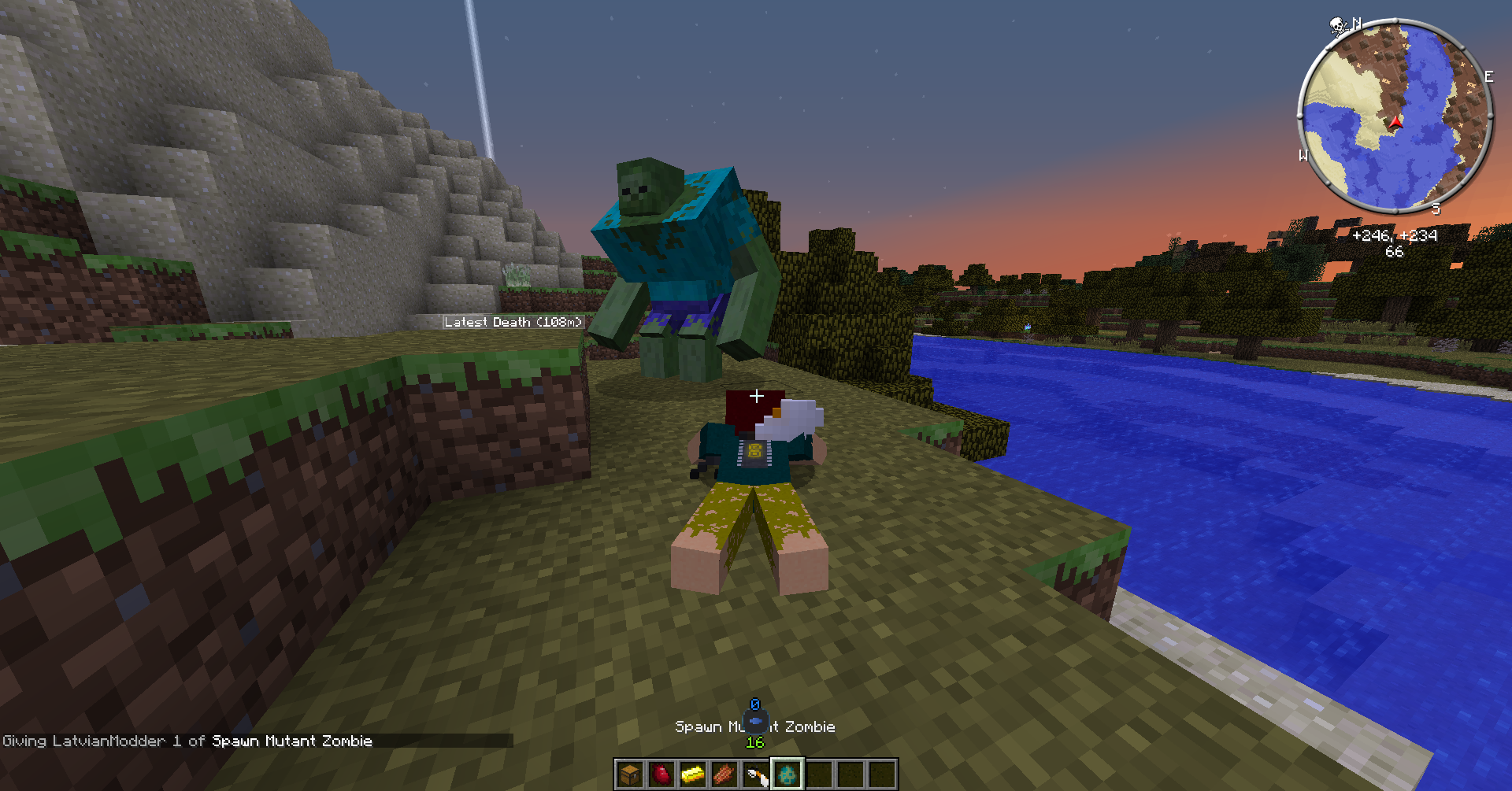This screenshot has width=1512, height=791.
Task: Select the red heart item slot
Action: [661, 774]
